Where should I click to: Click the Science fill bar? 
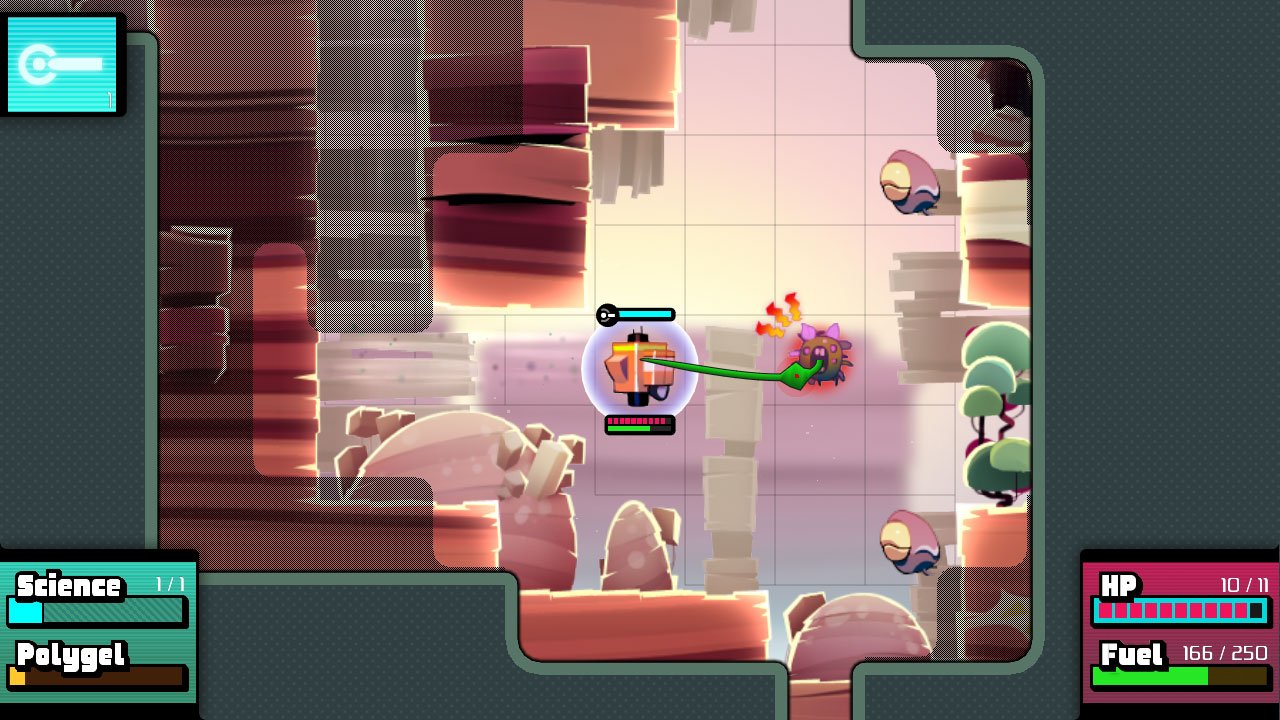[x=95, y=611]
